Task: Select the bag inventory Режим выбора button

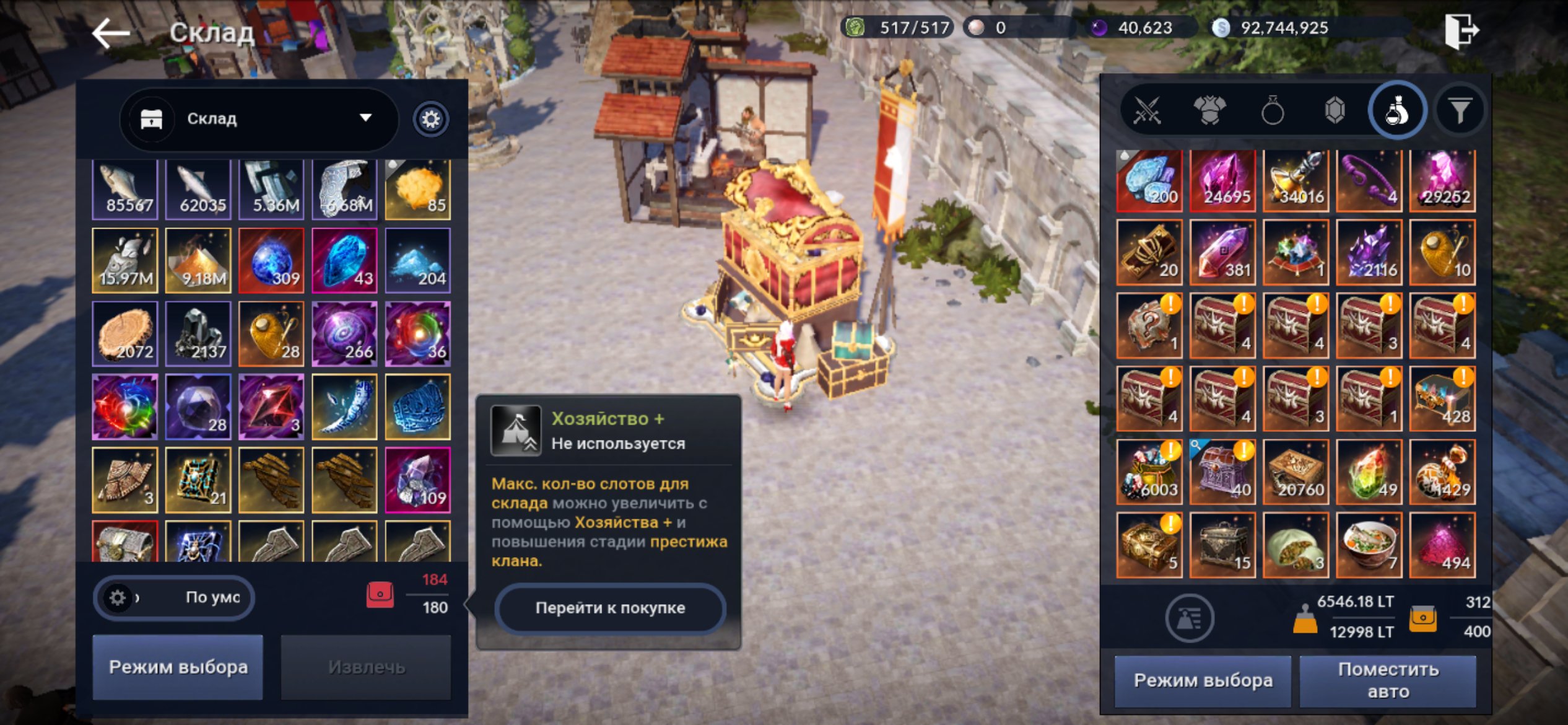Action: [1203, 680]
